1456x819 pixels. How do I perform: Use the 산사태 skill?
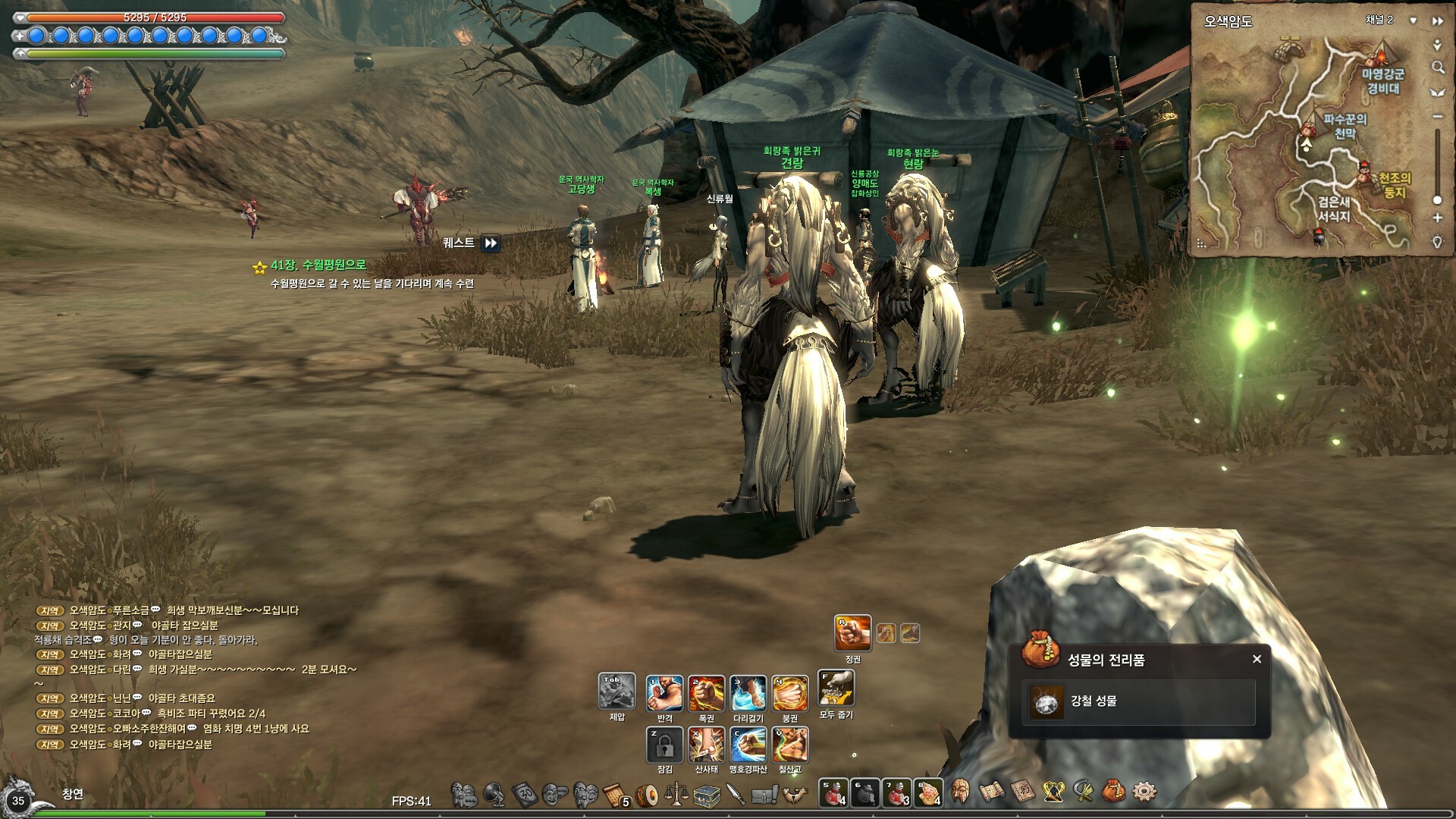click(x=706, y=745)
